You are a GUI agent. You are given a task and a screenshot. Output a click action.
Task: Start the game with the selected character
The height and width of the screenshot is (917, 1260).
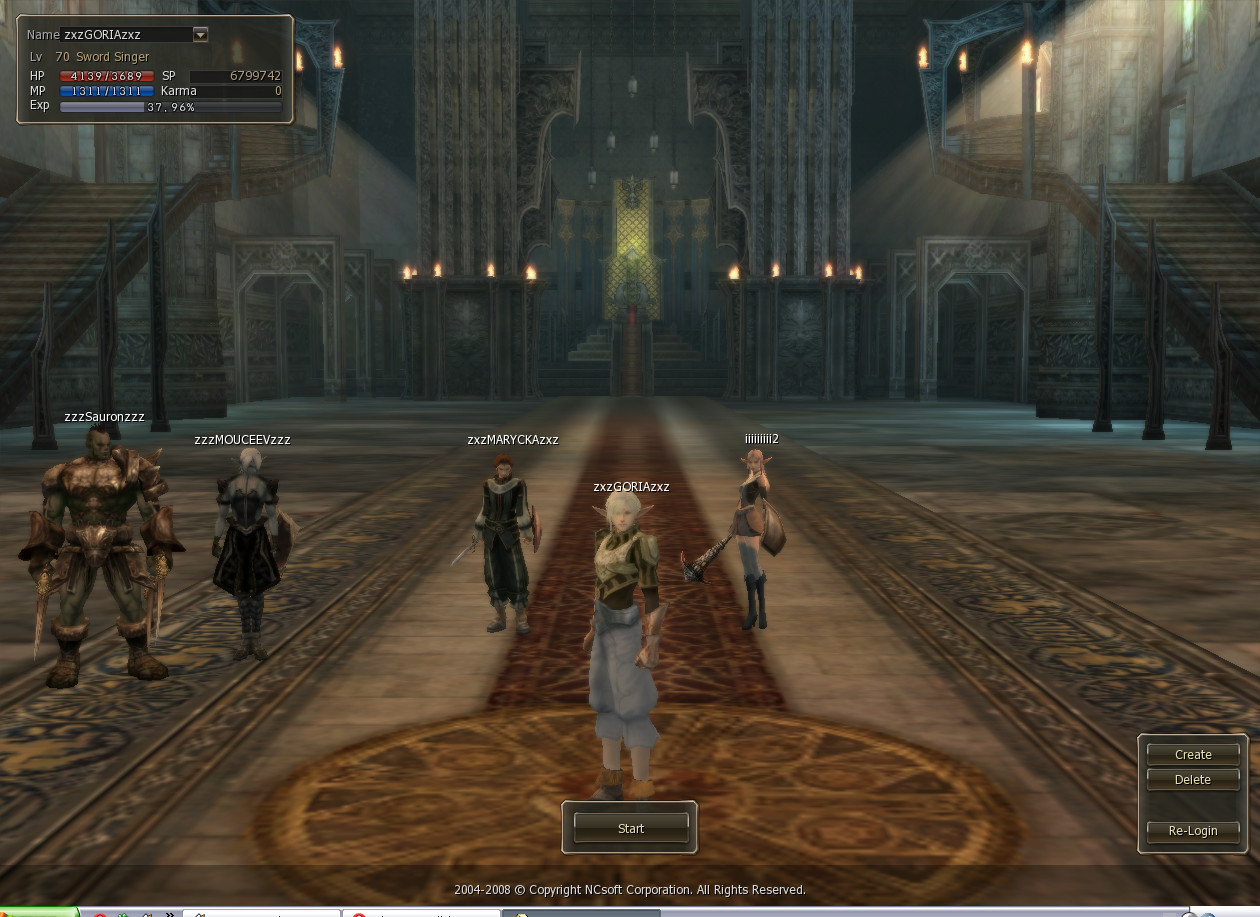[x=631, y=828]
